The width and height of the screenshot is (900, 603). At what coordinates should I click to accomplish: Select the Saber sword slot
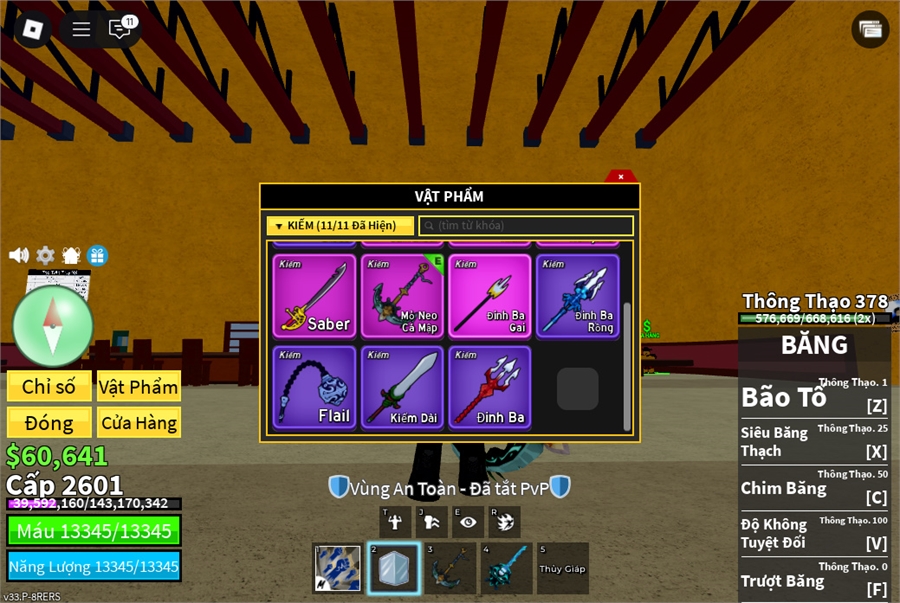314,295
